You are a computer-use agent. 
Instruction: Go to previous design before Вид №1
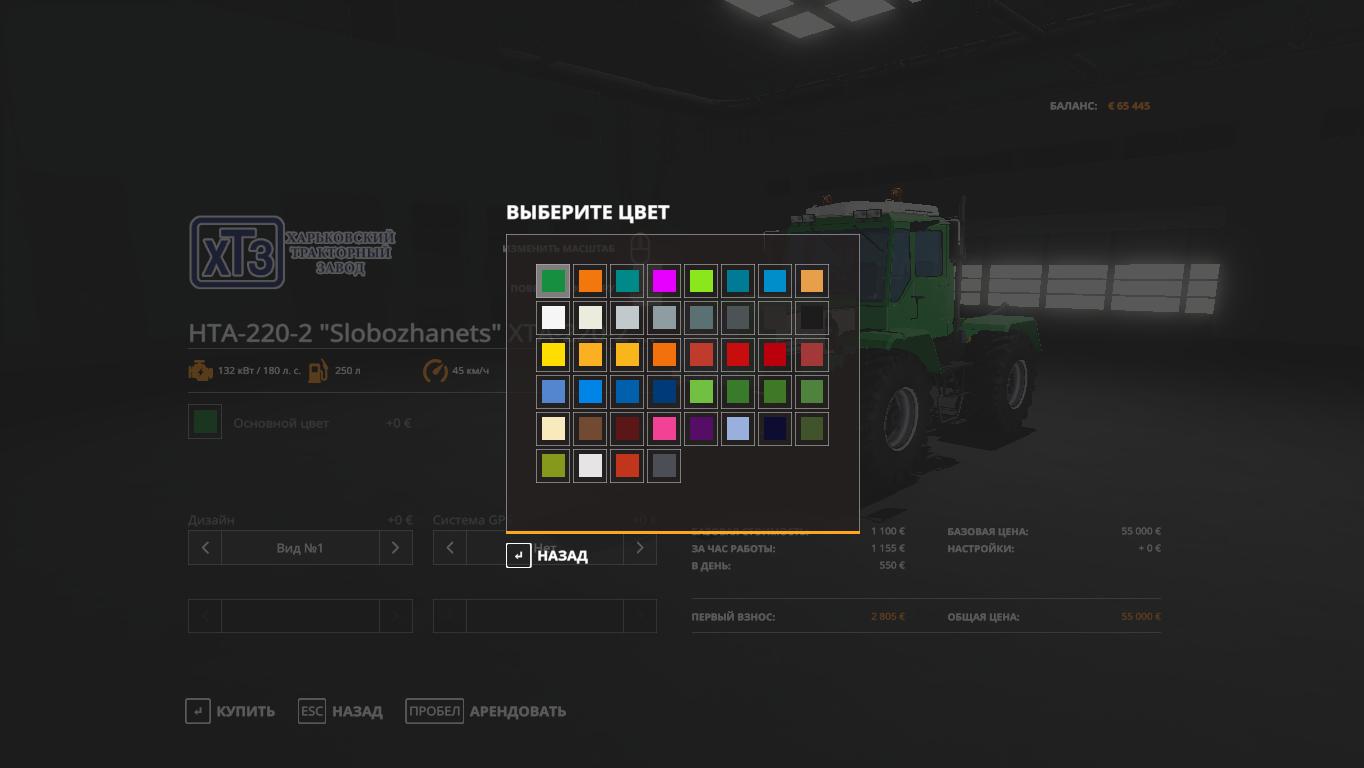[205, 548]
